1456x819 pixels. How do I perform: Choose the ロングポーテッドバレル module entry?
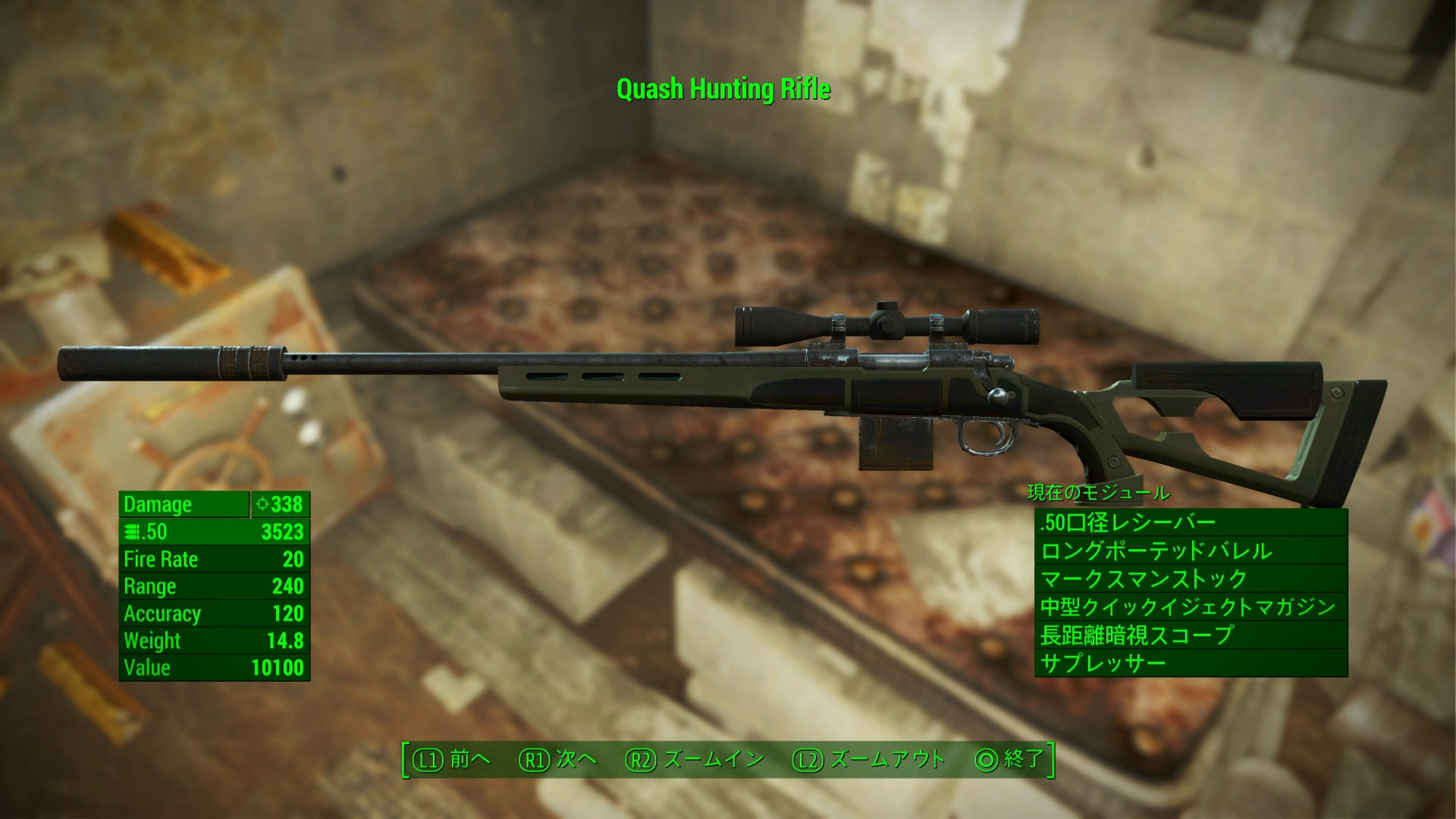pos(1191,551)
